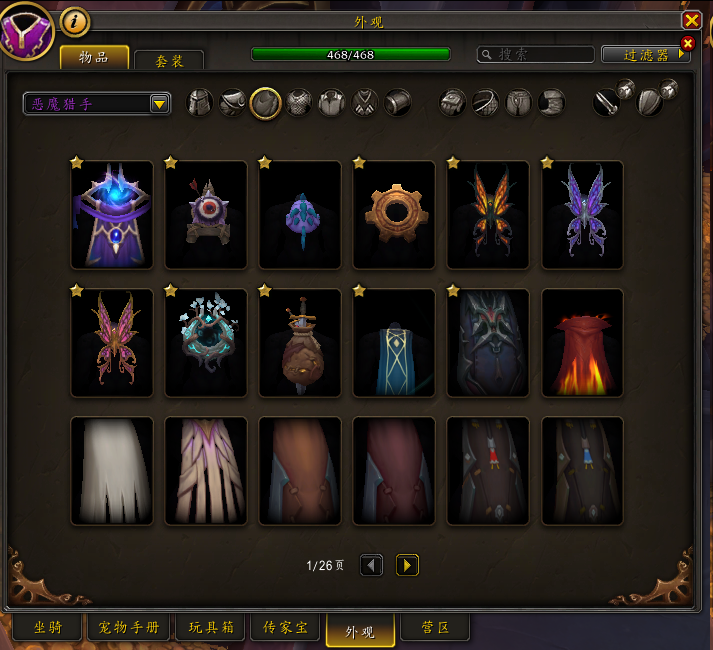The width and height of the screenshot is (713, 650).
Task: Switch to the 玩具箱 toy box tab
Action: click(x=211, y=628)
